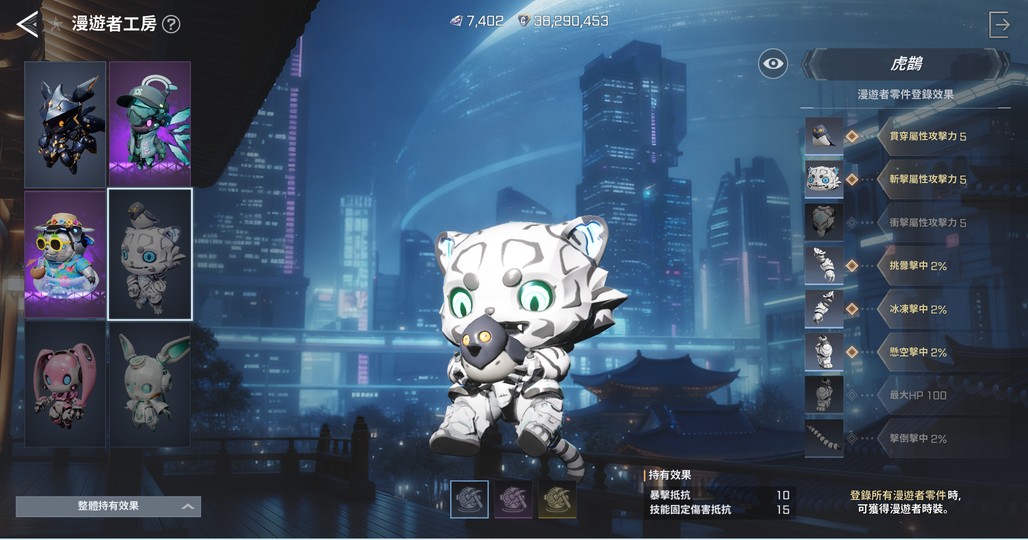Select the sunglasses pool-float wanderer thumbnail
Viewport: 1028px width, 540px height.
click(x=66, y=254)
